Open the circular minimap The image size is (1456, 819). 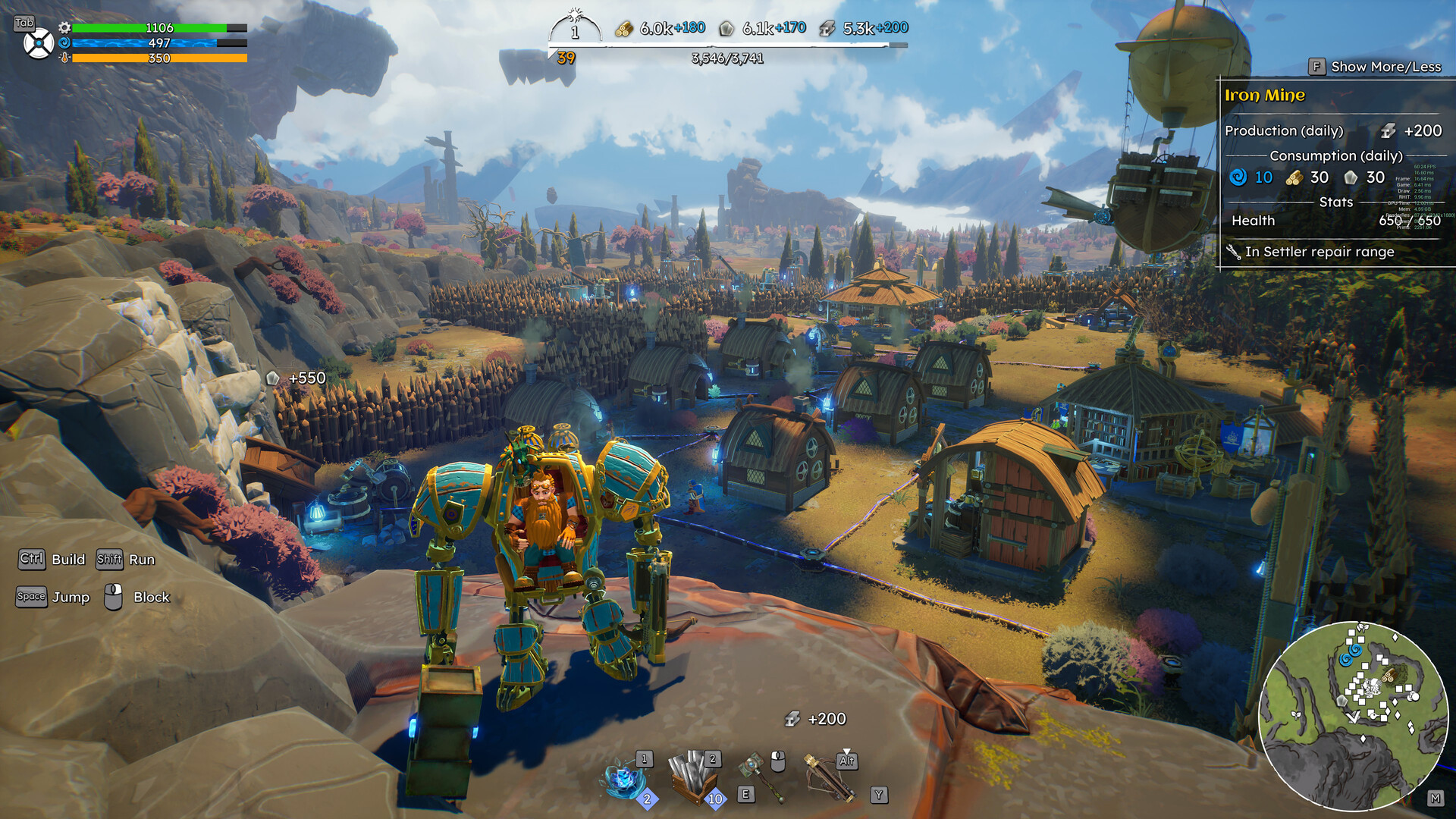point(1353,716)
